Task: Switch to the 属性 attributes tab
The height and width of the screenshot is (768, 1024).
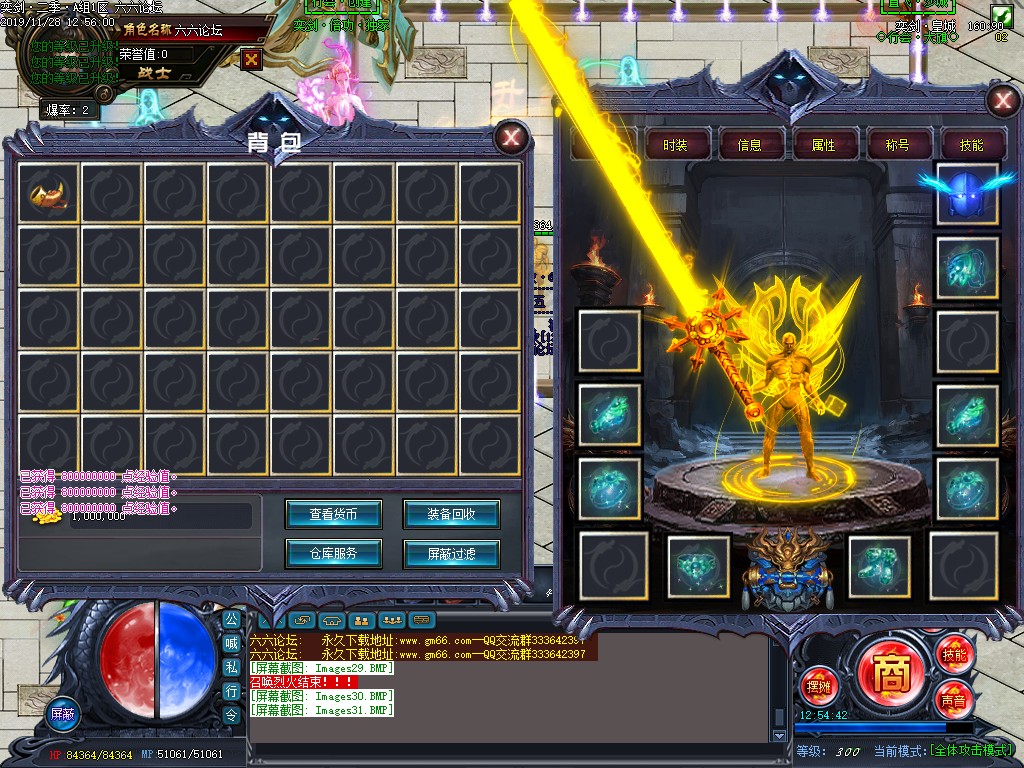Action: pyautogui.click(x=823, y=145)
